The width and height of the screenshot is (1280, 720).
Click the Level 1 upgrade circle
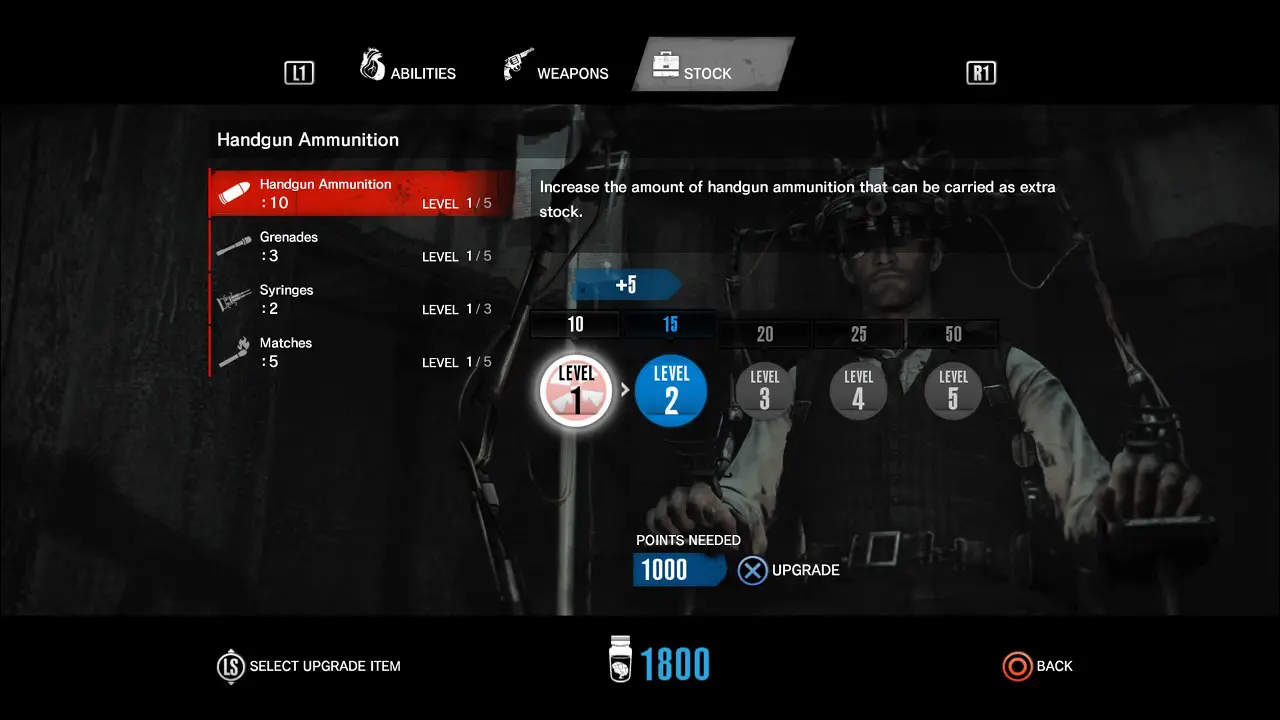point(576,391)
